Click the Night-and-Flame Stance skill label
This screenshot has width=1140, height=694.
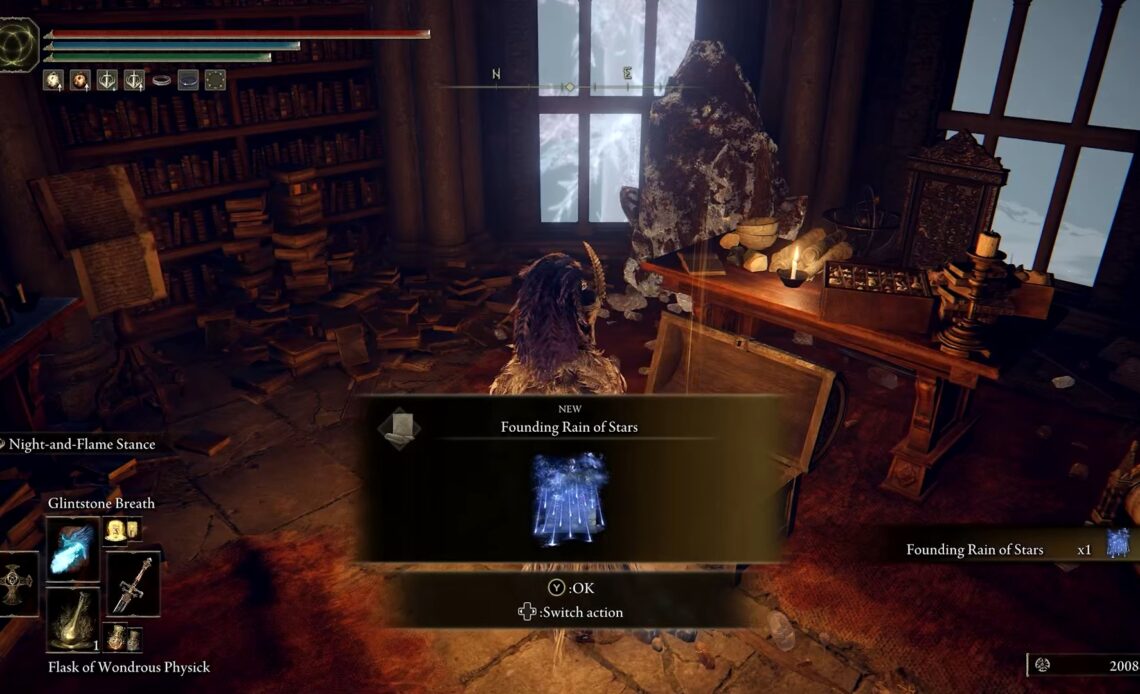coord(80,444)
